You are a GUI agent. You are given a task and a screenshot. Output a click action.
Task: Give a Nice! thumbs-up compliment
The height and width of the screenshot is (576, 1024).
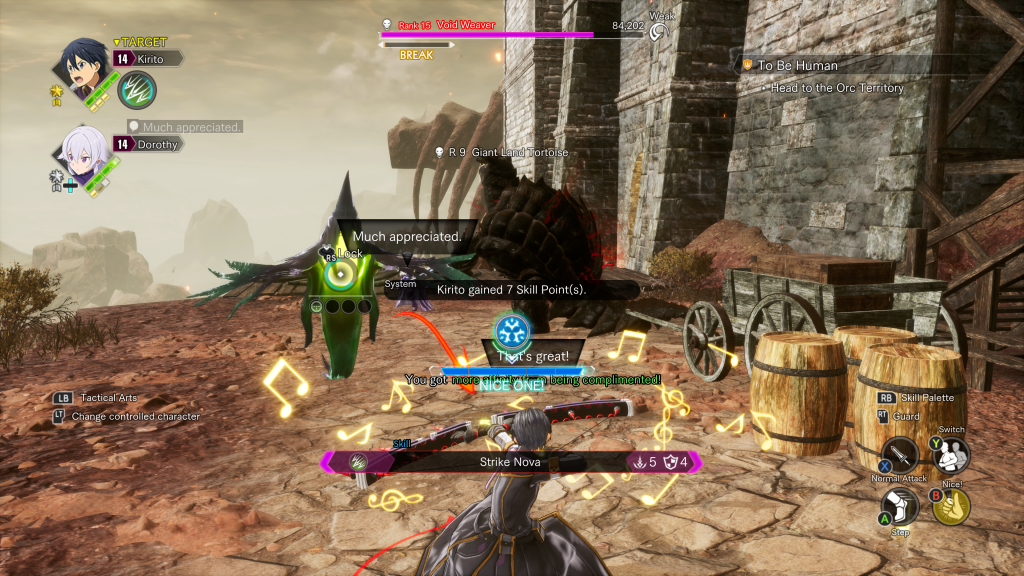click(x=951, y=505)
